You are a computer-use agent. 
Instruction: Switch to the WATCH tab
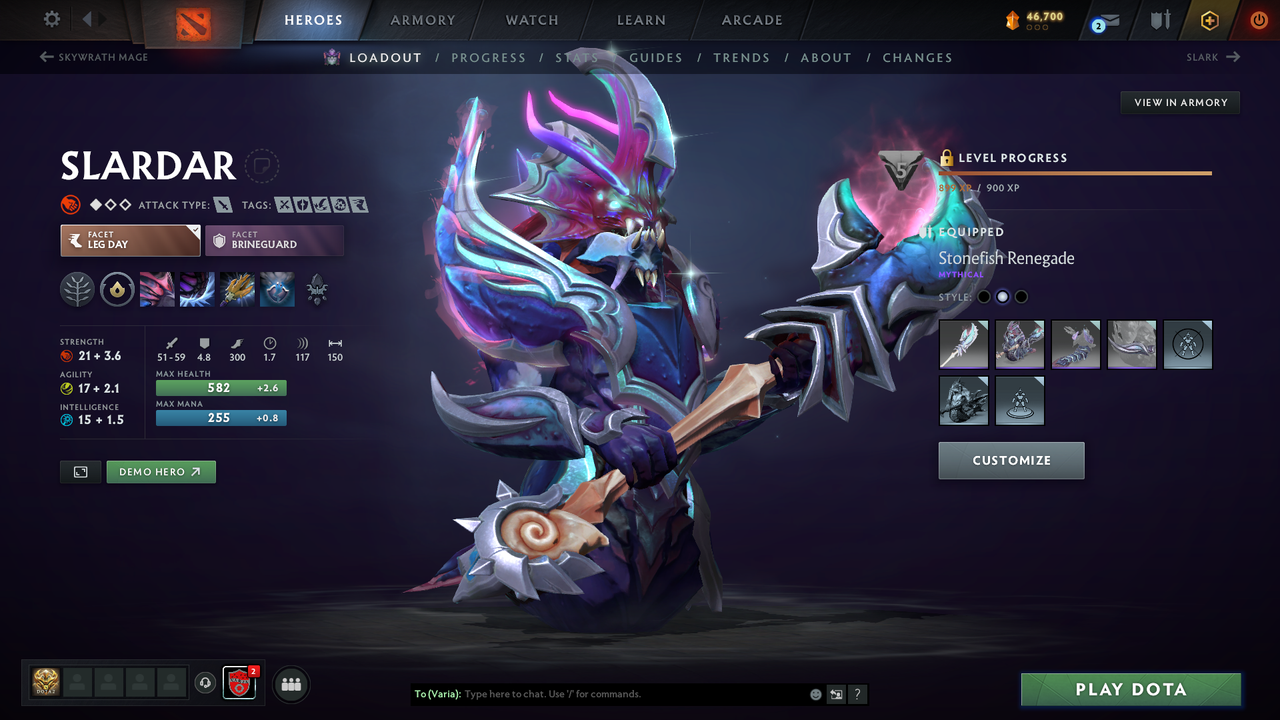531,20
